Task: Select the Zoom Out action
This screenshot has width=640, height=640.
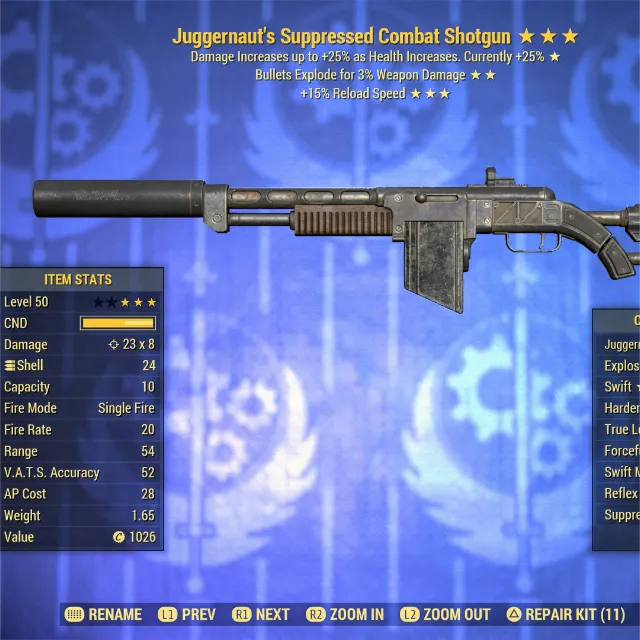Action: pos(446,614)
